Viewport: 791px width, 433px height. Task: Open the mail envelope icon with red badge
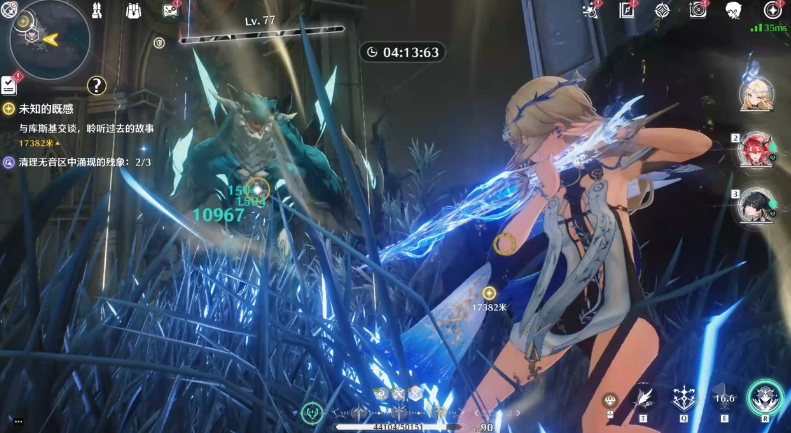point(169,10)
